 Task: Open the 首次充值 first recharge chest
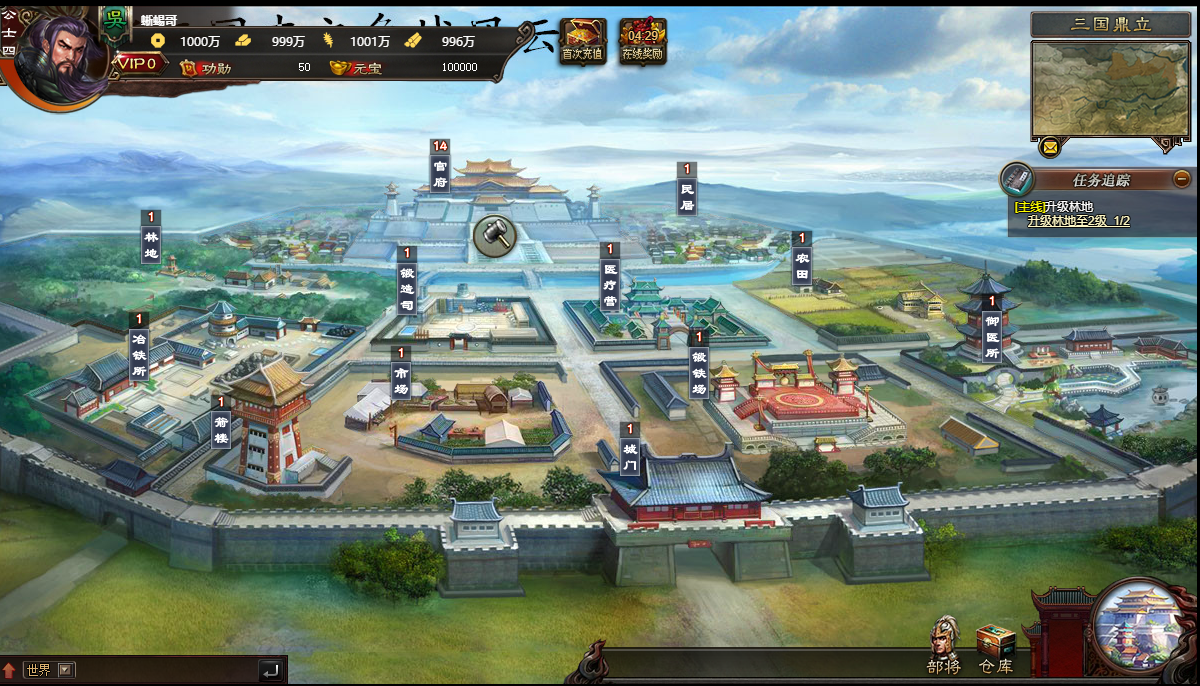[582, 40]
